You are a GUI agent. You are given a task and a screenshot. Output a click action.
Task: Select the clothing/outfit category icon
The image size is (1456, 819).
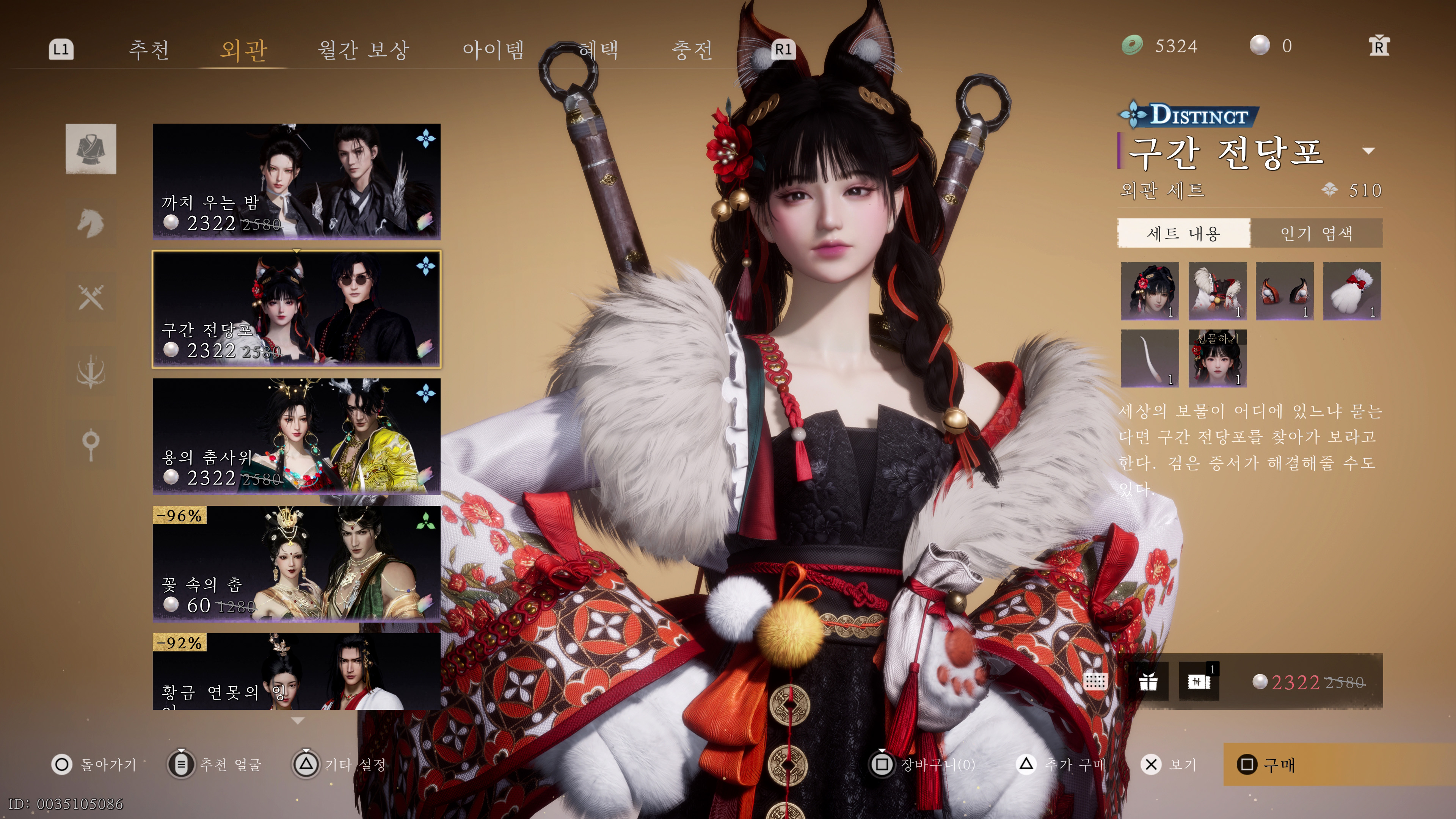91,149
